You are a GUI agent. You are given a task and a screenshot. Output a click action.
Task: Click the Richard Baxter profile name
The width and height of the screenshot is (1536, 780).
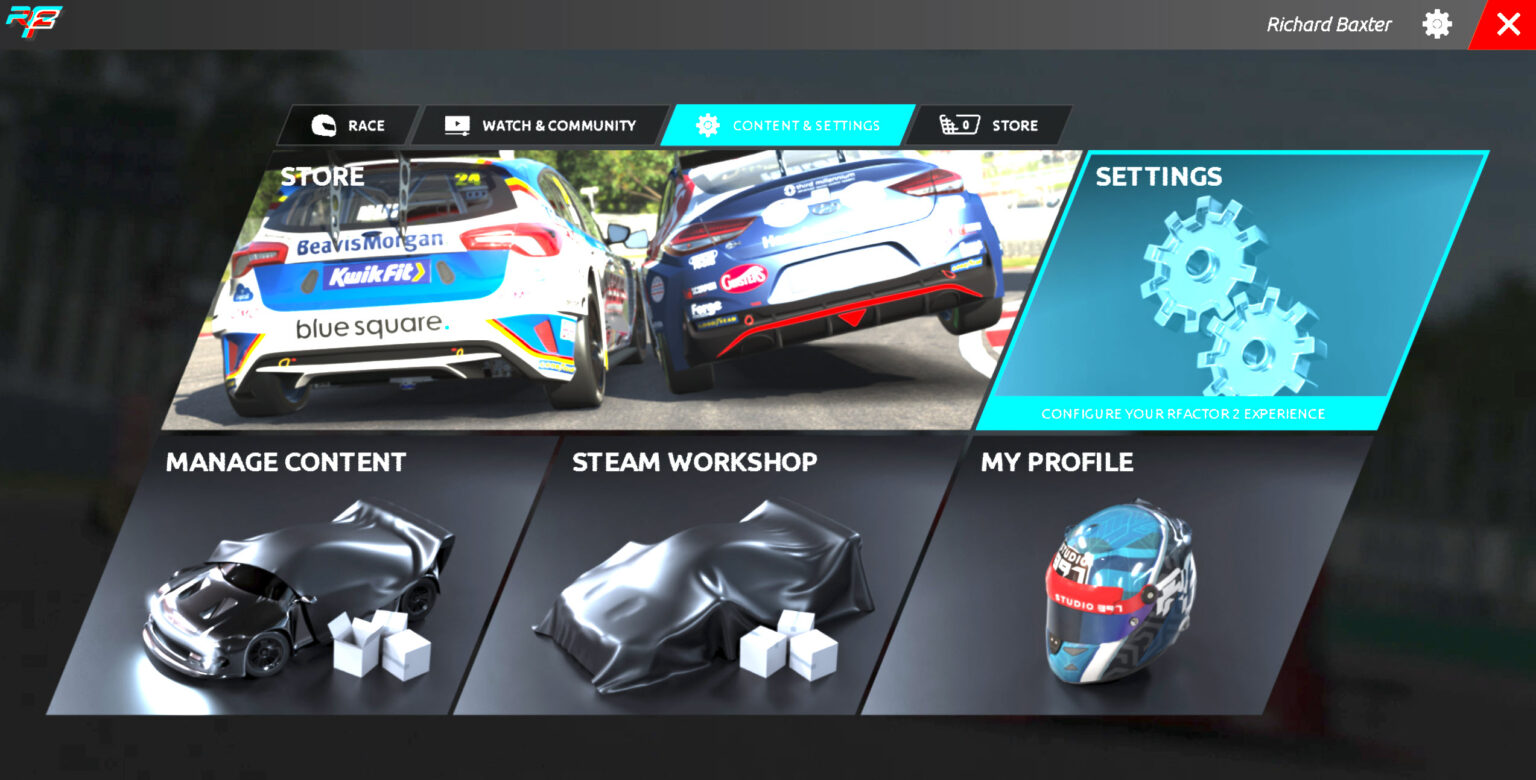click(x=1329, y=23)
